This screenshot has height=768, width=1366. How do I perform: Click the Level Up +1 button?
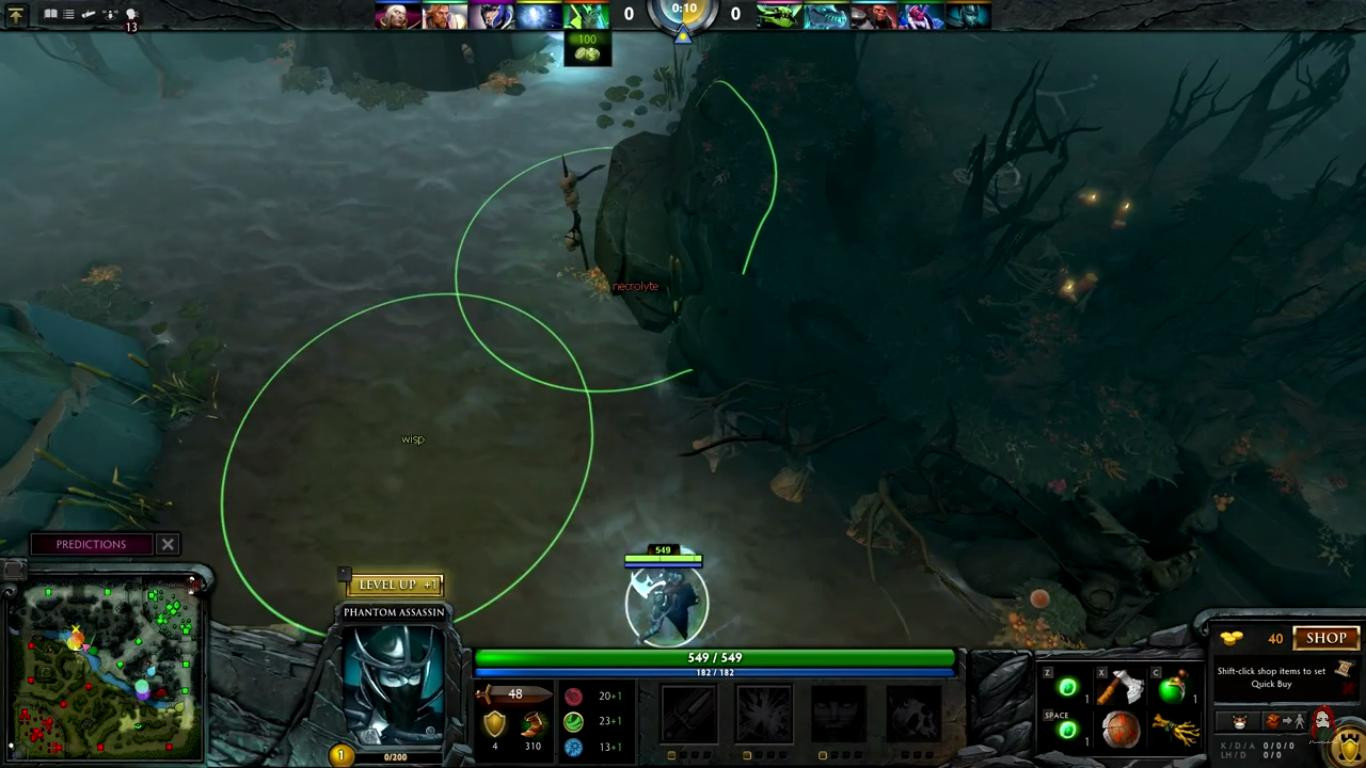tap(396, 585)
